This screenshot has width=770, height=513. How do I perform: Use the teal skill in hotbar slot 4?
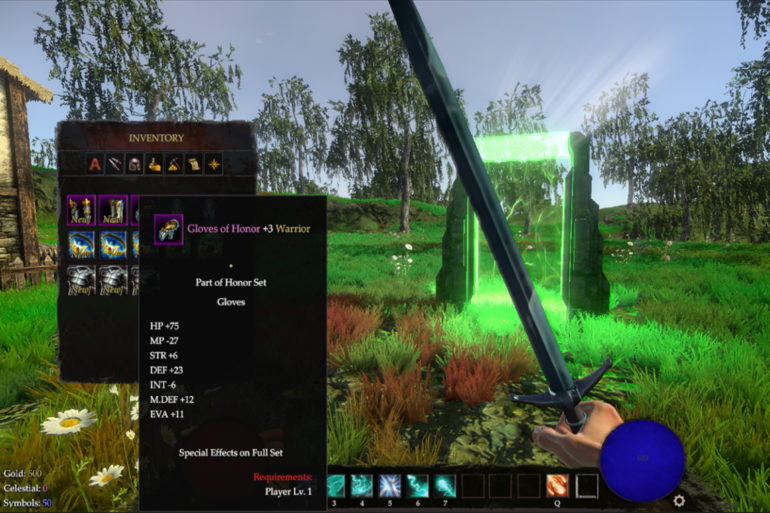[x=363, y=486]
